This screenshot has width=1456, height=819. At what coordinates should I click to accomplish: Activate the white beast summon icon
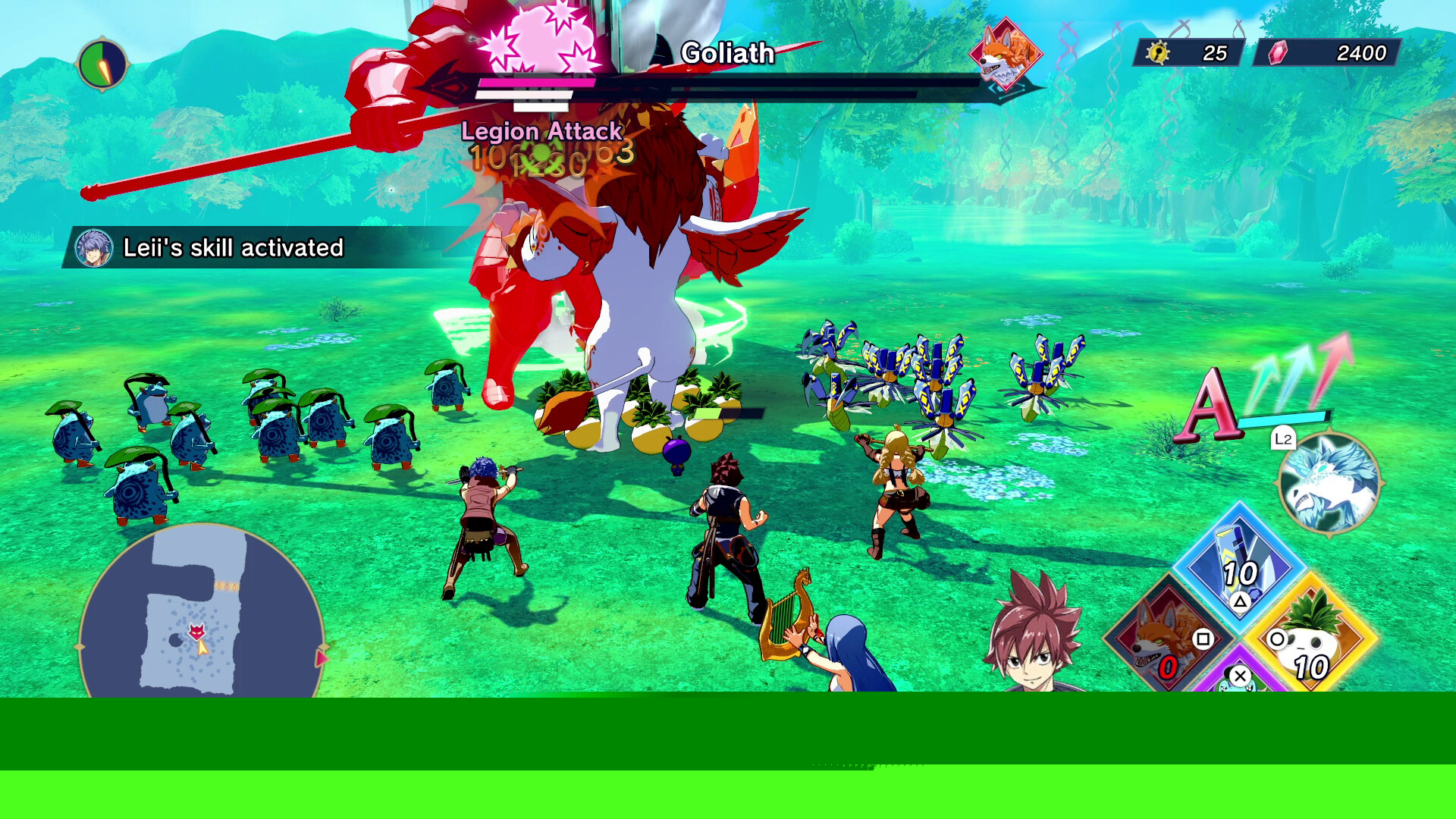(1329, 482)
